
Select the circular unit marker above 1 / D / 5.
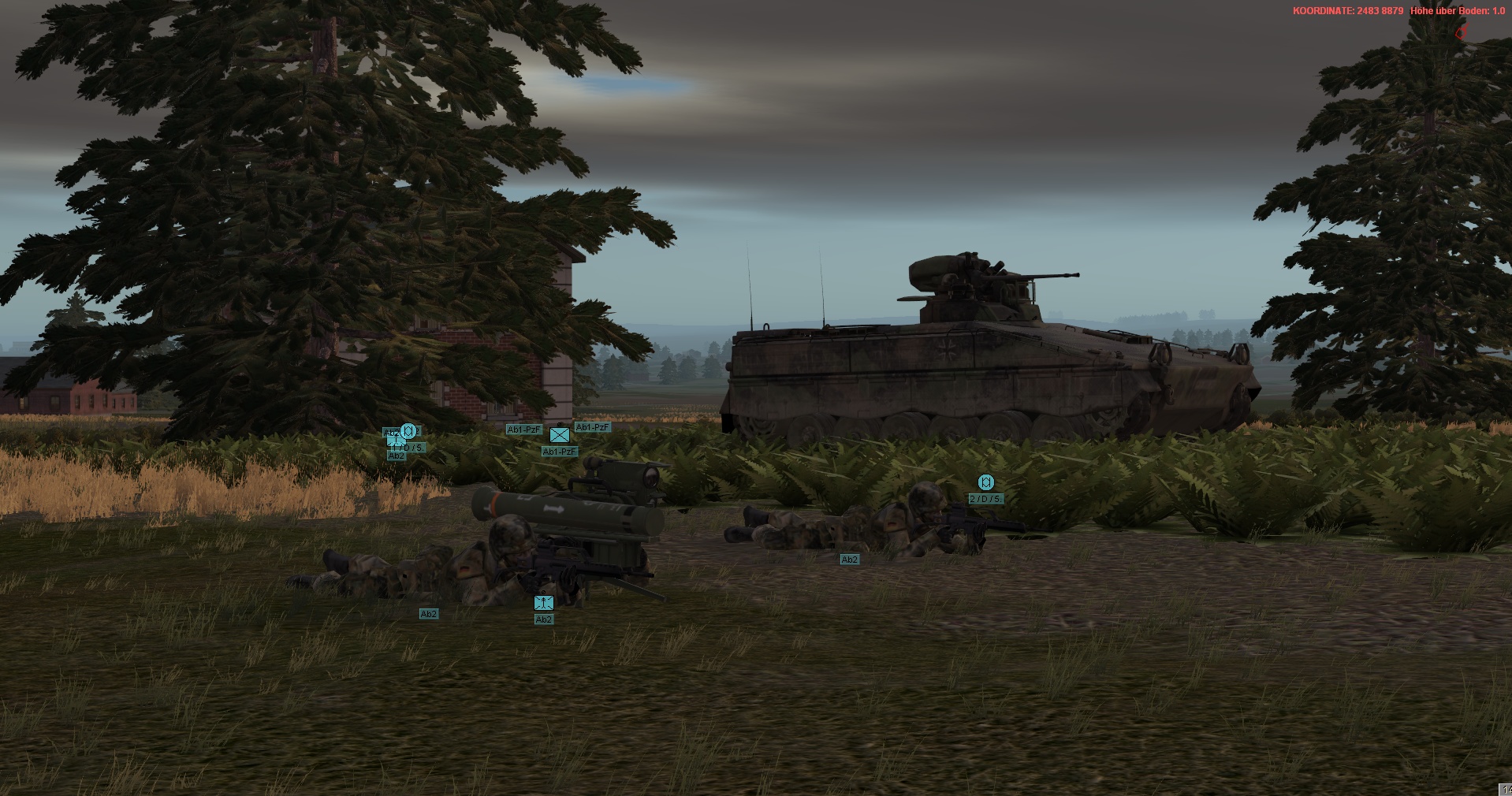(408, 430)
